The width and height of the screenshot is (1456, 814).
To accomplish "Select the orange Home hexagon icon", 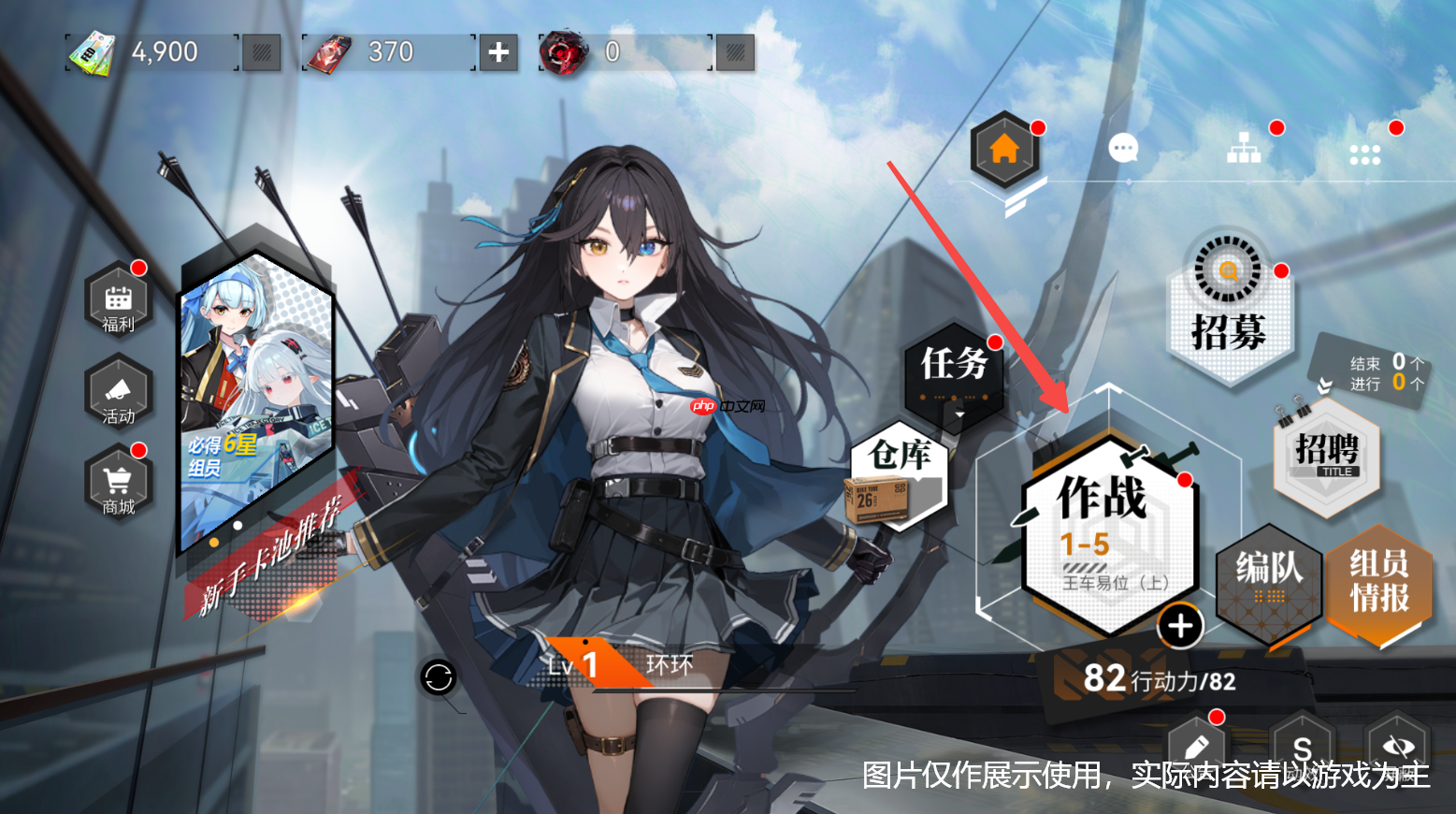I will coord(1004,148).
